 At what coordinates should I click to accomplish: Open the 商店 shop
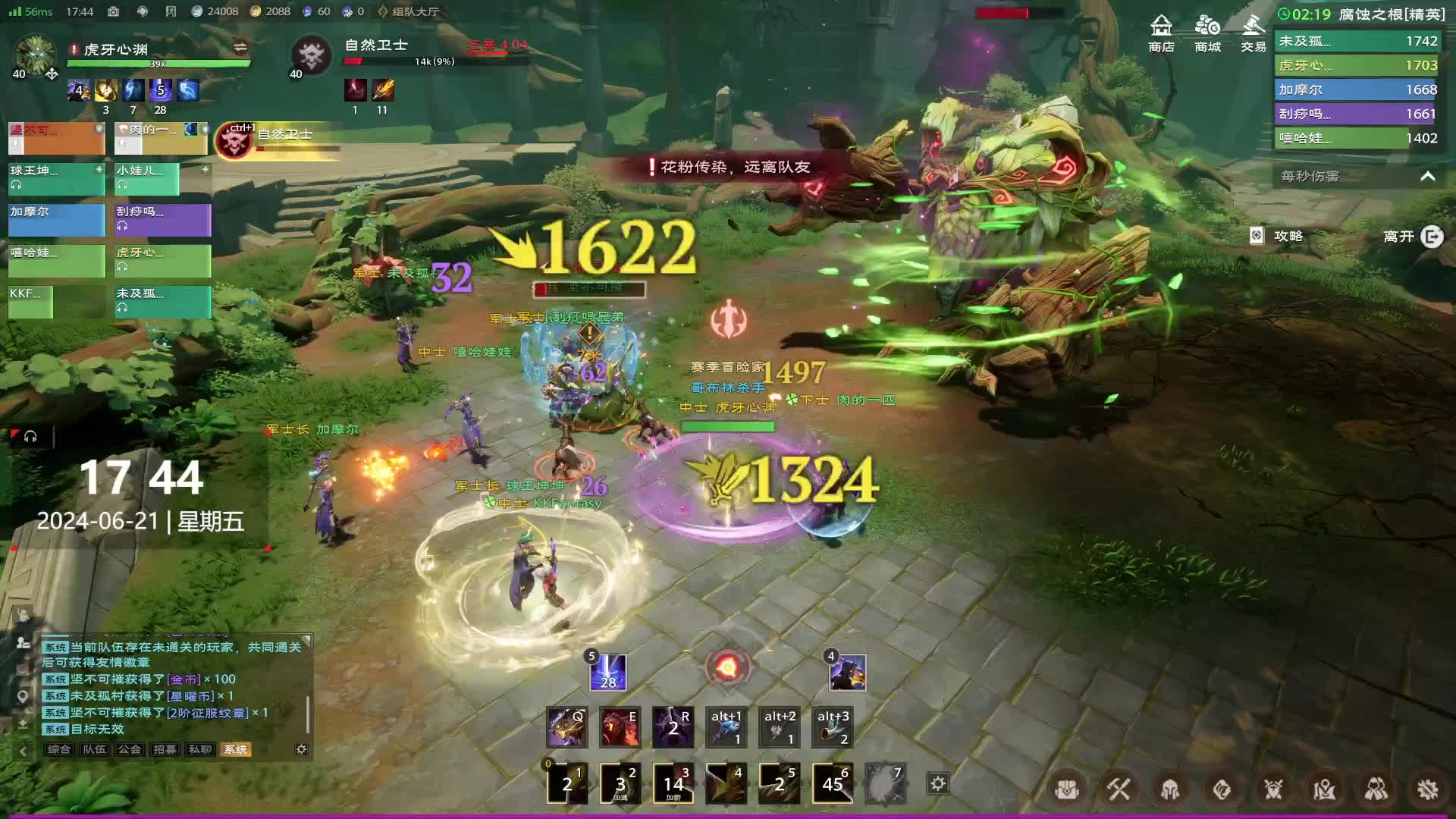coord(1161,34)
